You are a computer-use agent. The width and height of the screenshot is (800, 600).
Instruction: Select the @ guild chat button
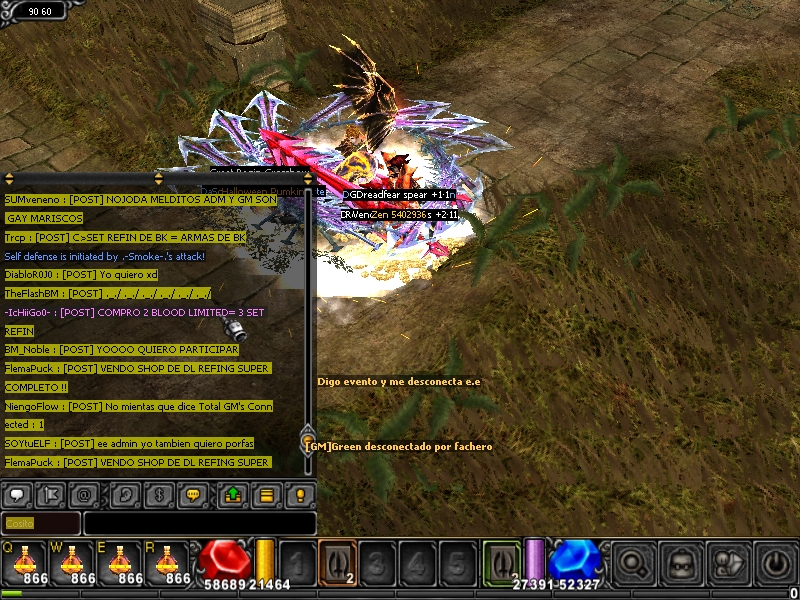click(x=84, y=494)
